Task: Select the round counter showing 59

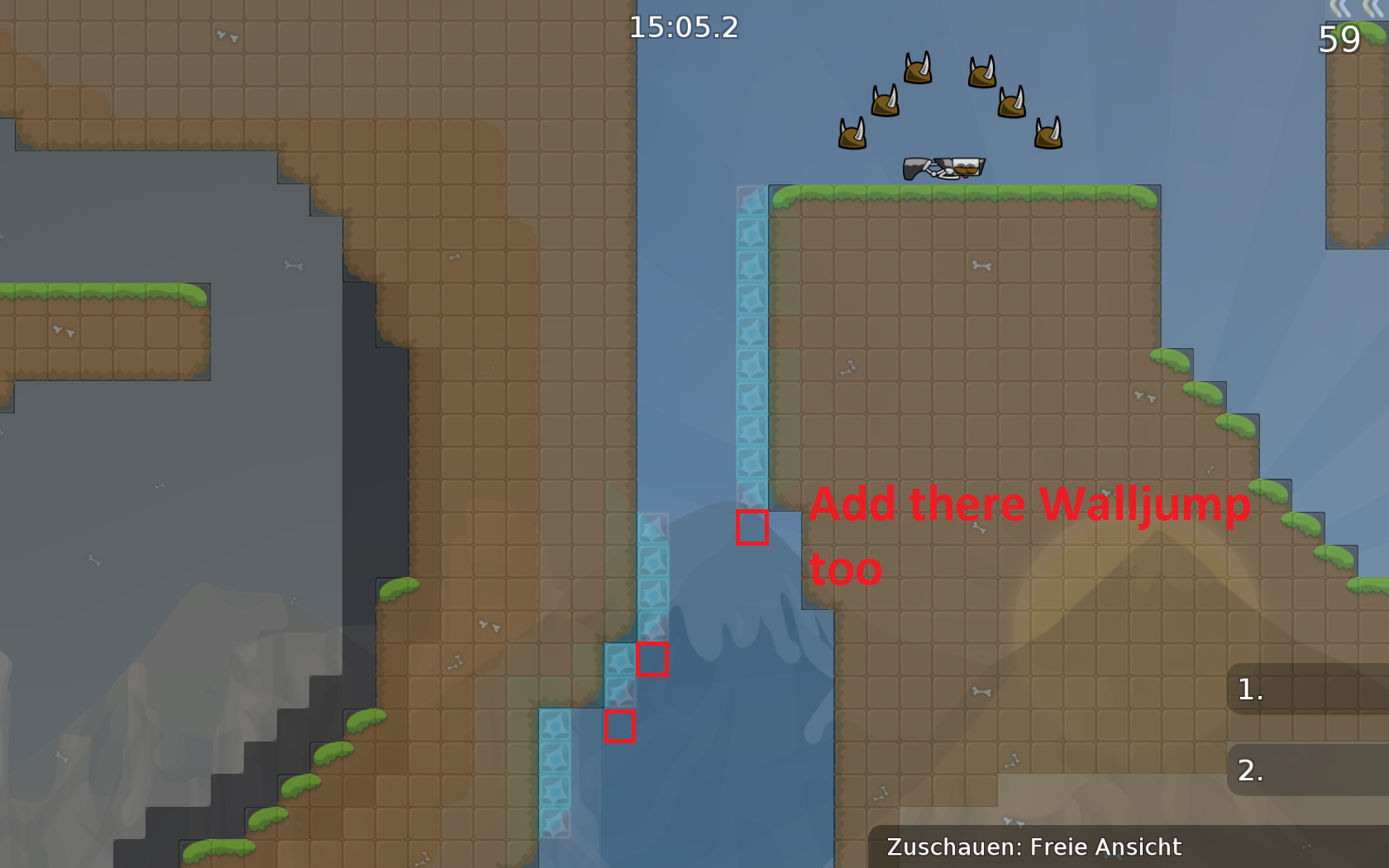Action: point(1341,37)
